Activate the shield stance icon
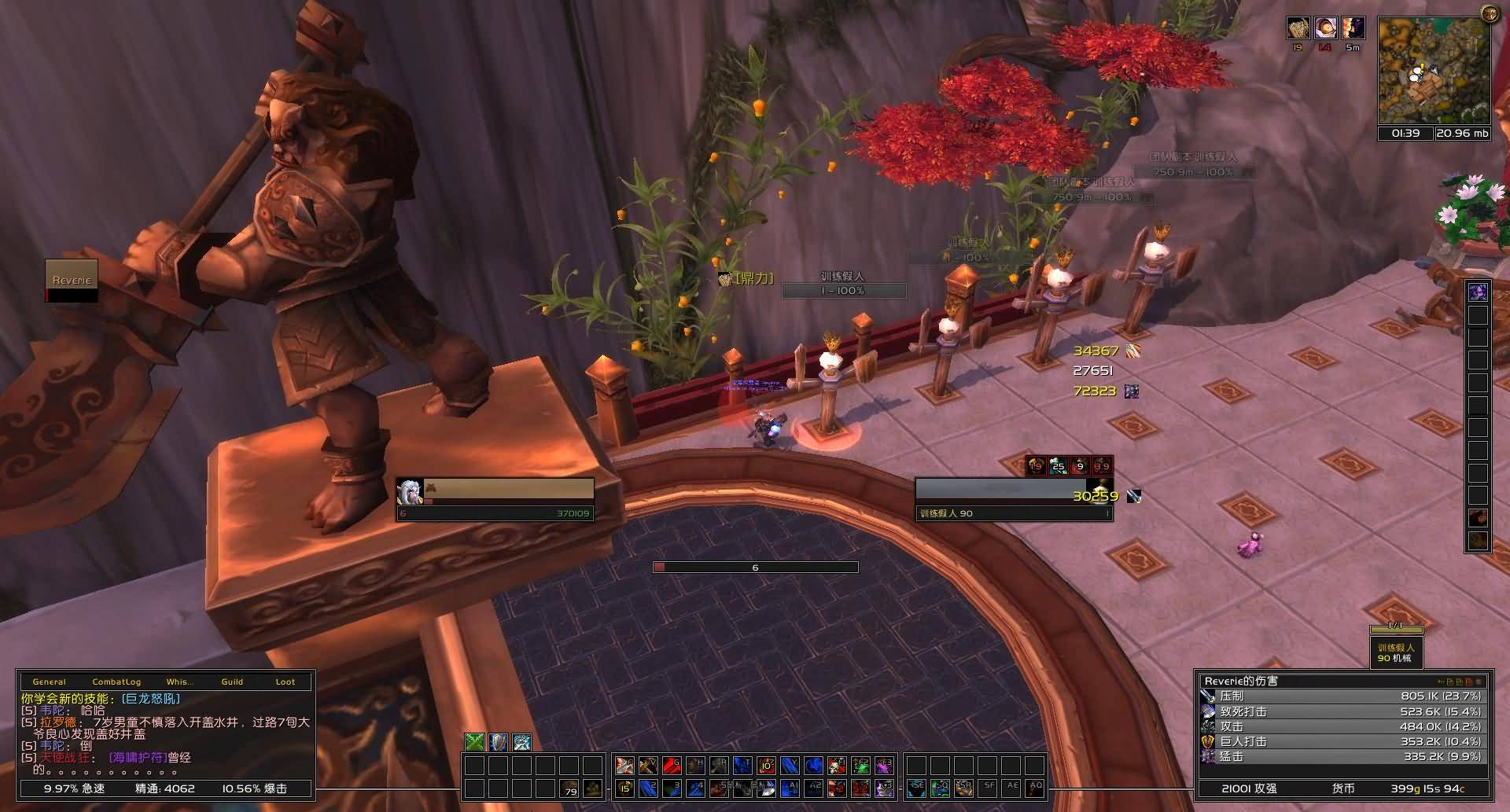1510x812 pixels. 499,742
